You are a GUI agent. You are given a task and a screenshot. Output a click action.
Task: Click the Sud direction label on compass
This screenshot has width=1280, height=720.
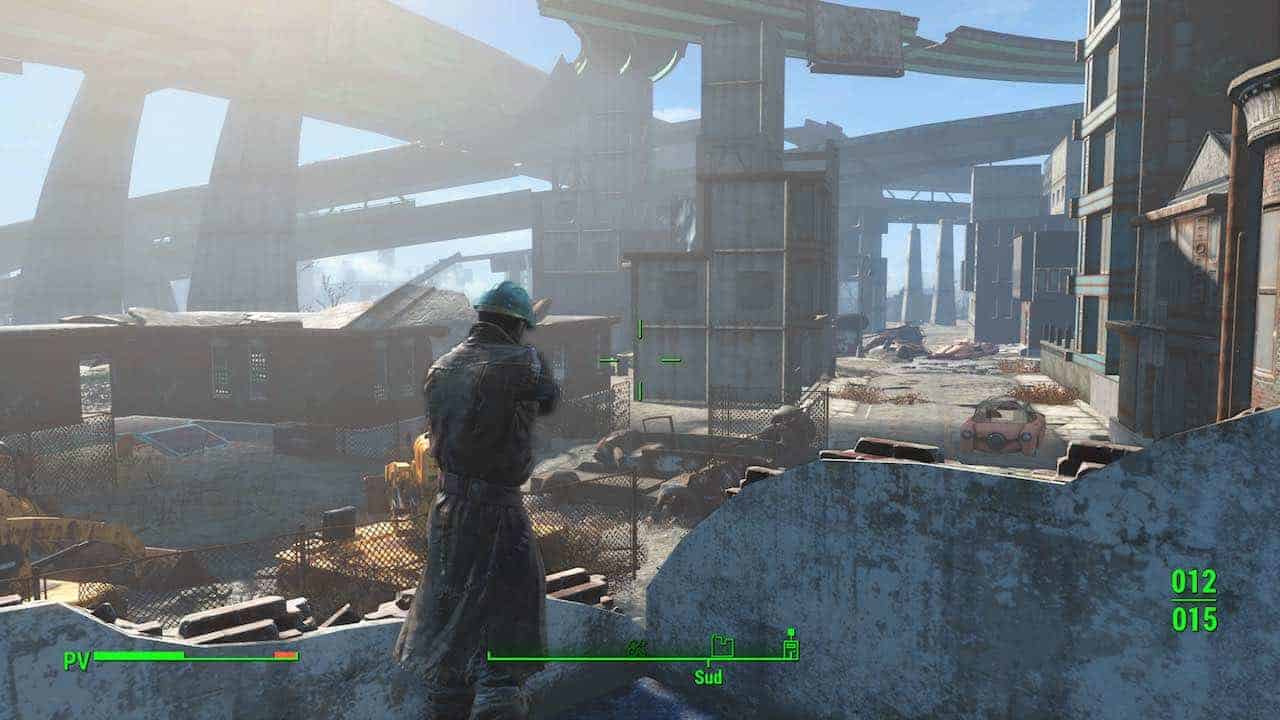click(708, 677)
